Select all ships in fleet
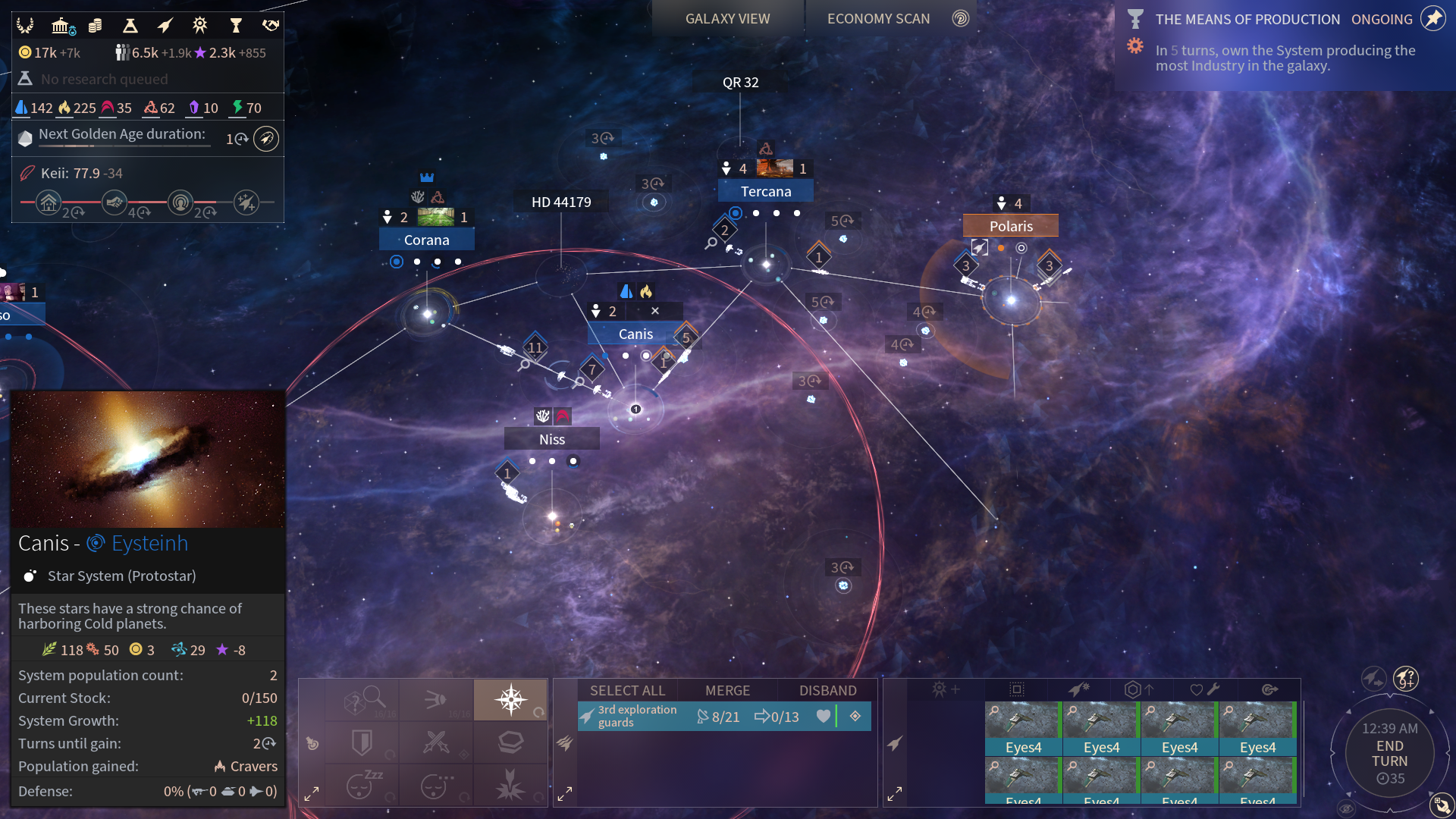This screenshot has height=819, width=1456. click(x=627, y=690)
